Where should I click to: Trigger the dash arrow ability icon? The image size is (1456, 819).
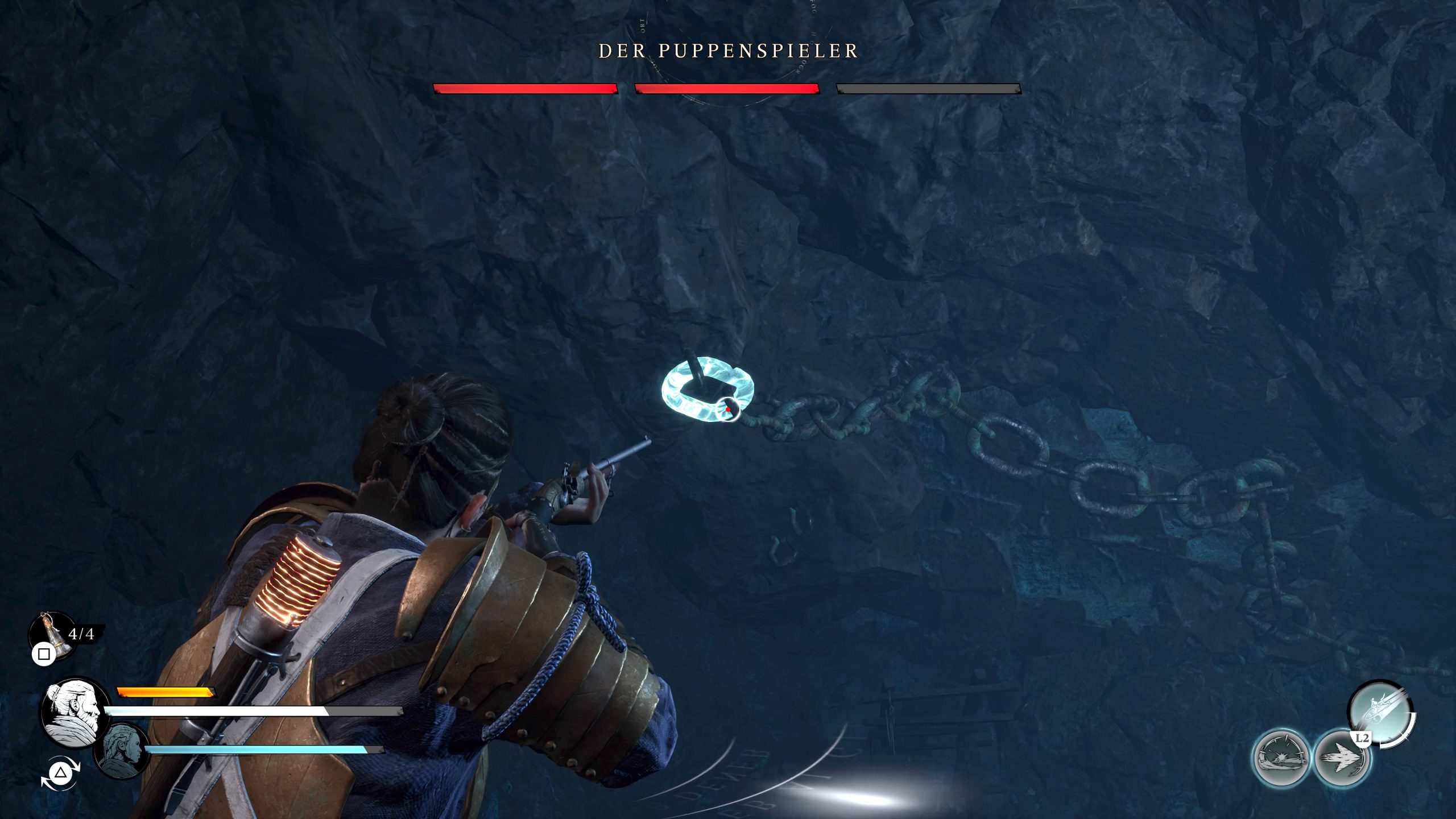coord(1342,759)
